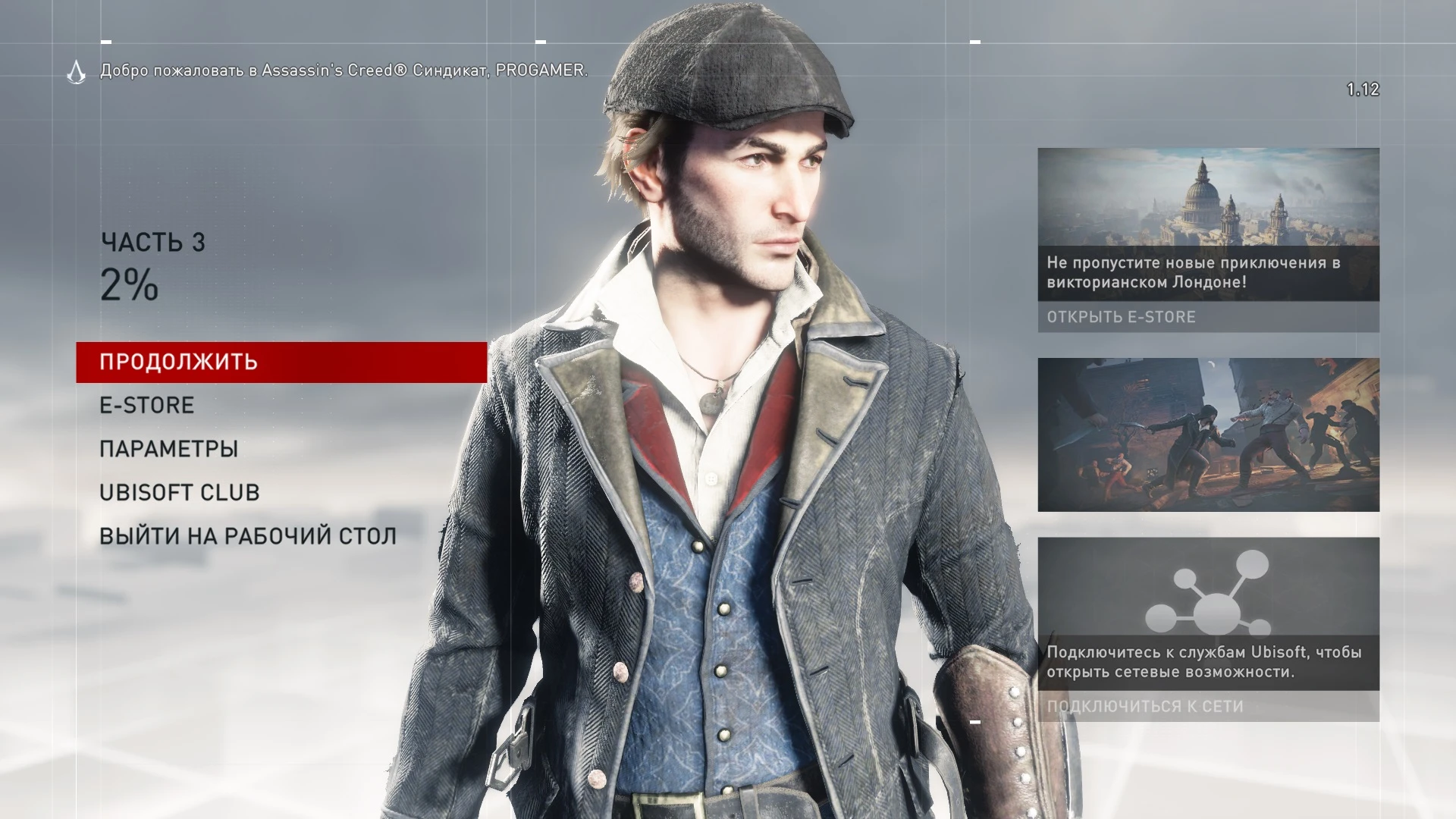Choose ВЫЙТИ НА РАБОЧИЙ СТОЛ option
Viewport: 1456px width, 819px height.
point(247,535)
